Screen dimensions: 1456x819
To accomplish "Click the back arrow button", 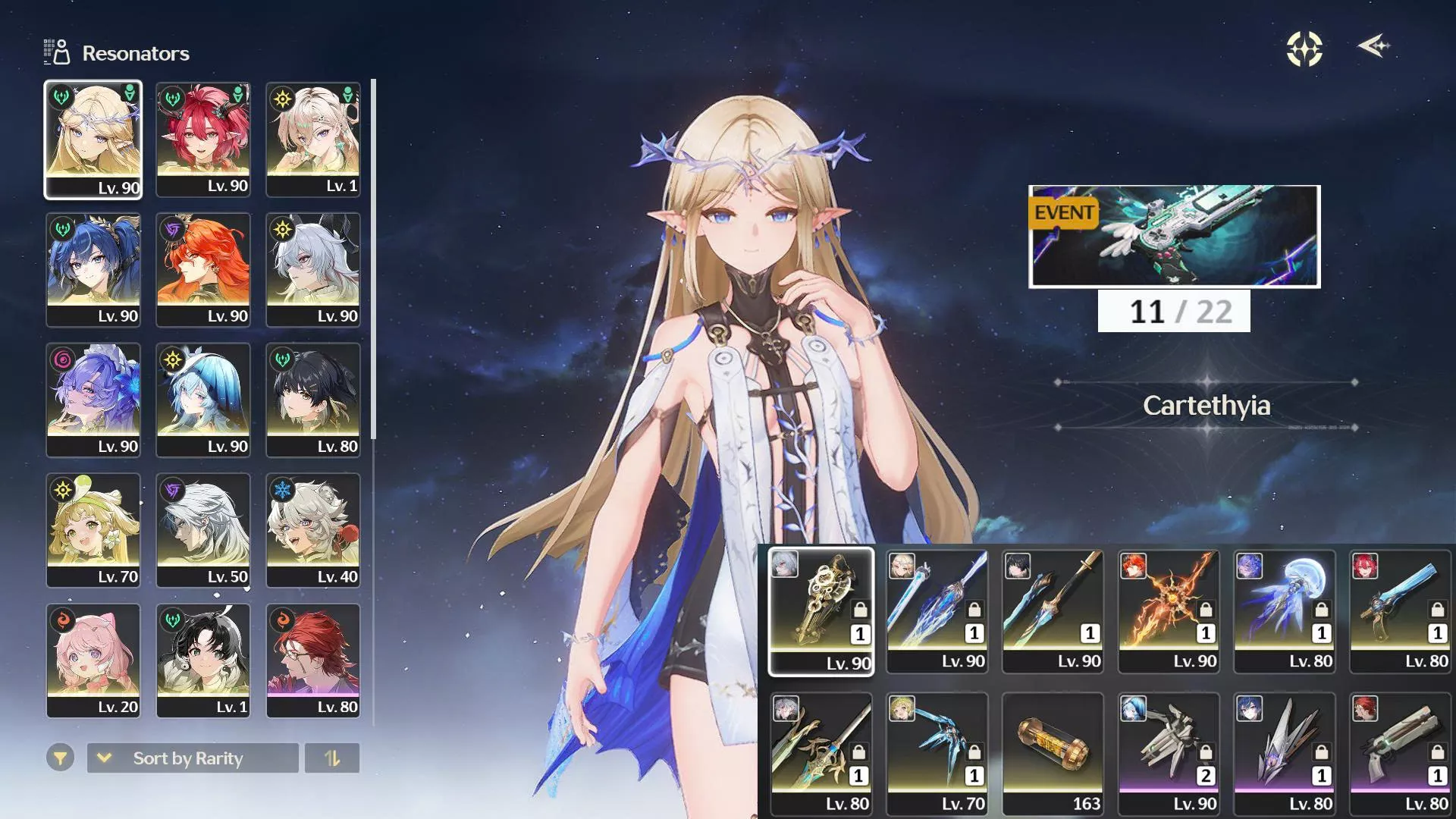I will pos(1373,47).
